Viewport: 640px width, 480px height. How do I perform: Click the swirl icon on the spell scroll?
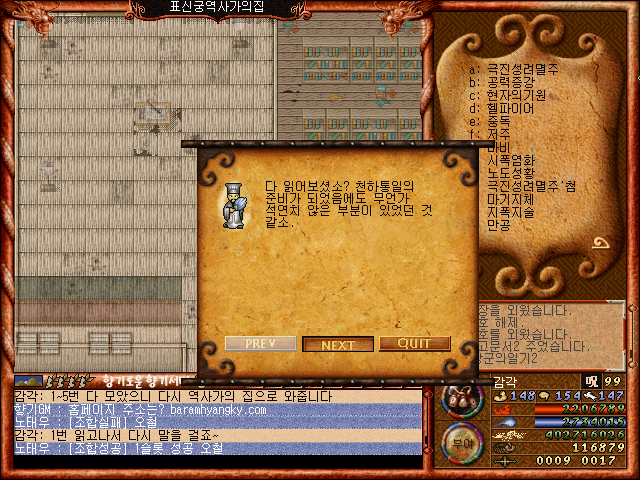pos(601,242)
